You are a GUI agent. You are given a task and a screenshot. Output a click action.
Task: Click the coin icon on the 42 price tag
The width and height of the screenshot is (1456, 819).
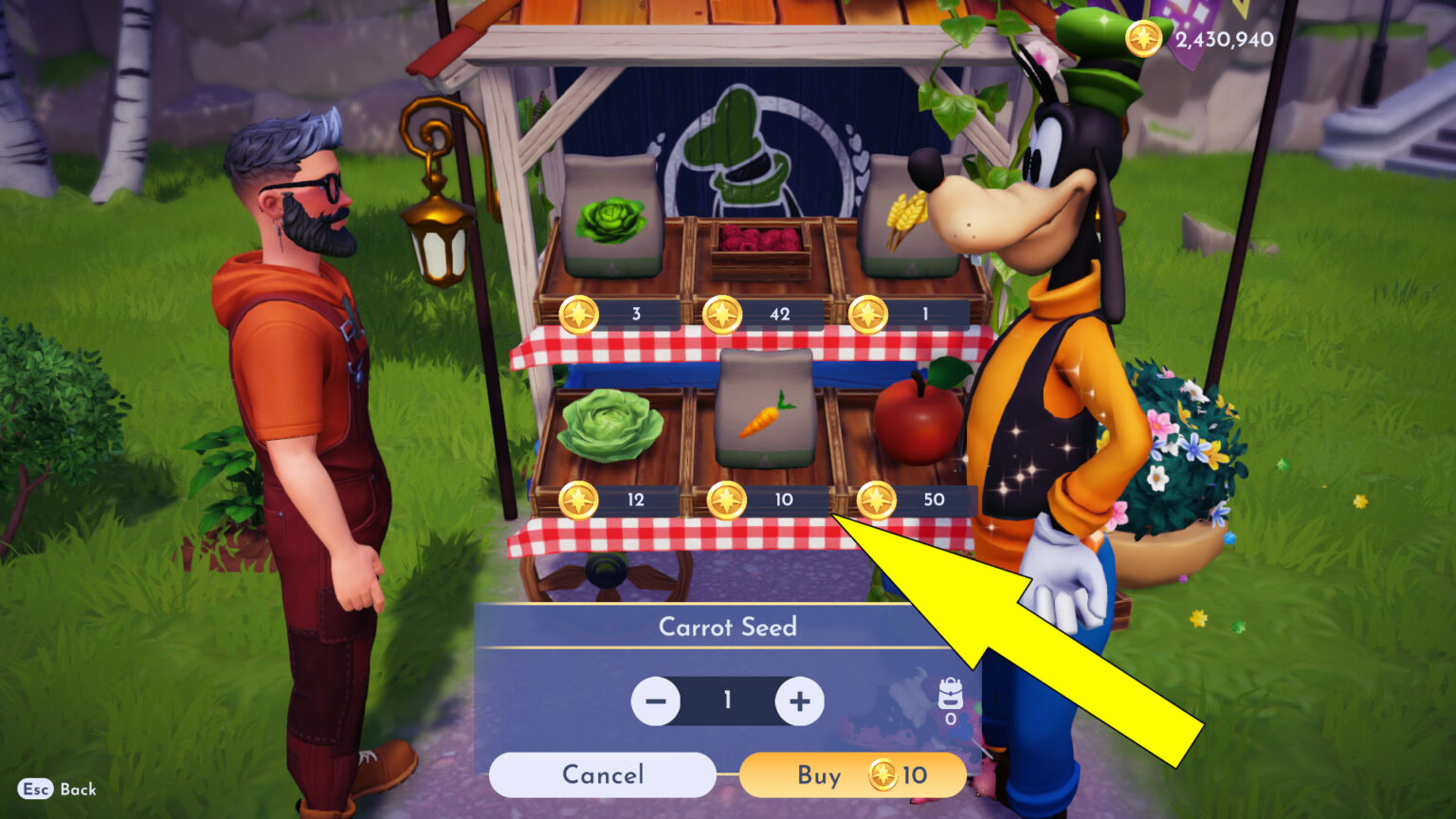click(x=726, y=313)
